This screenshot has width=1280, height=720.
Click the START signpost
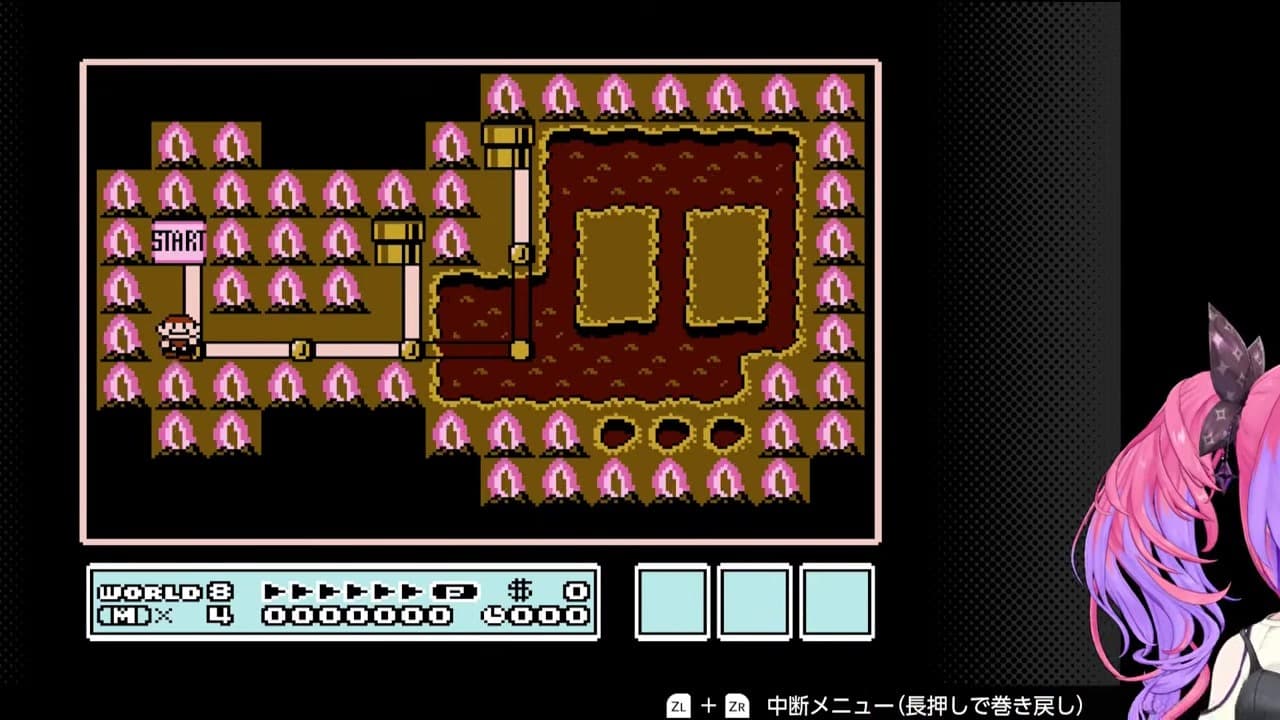point(177,240)
